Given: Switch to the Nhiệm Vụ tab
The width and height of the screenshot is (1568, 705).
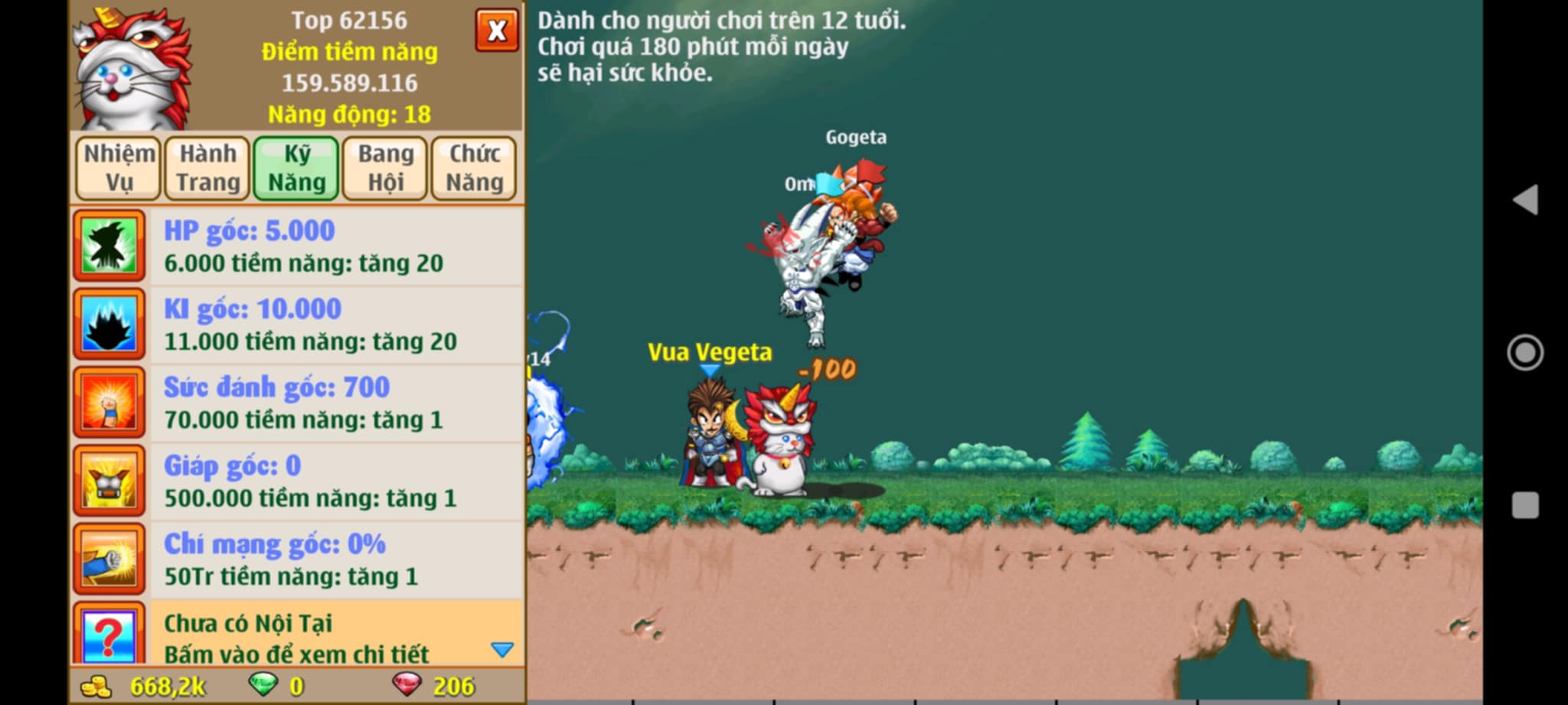Looking at the screenshot, I should (119, 168).
